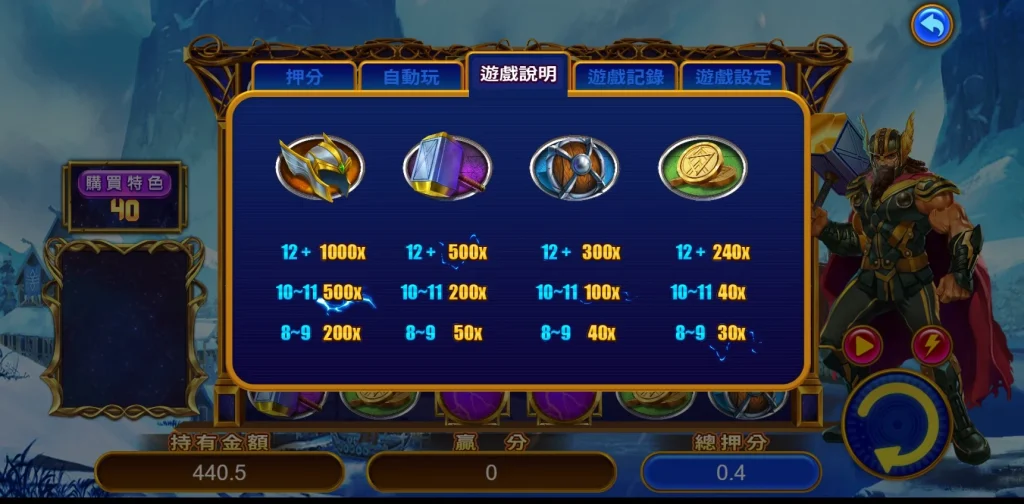Image resolution: width=1024 pixels, height=504 pixels.
Task: Click the blue back arrow button
Action: (932, 27)
